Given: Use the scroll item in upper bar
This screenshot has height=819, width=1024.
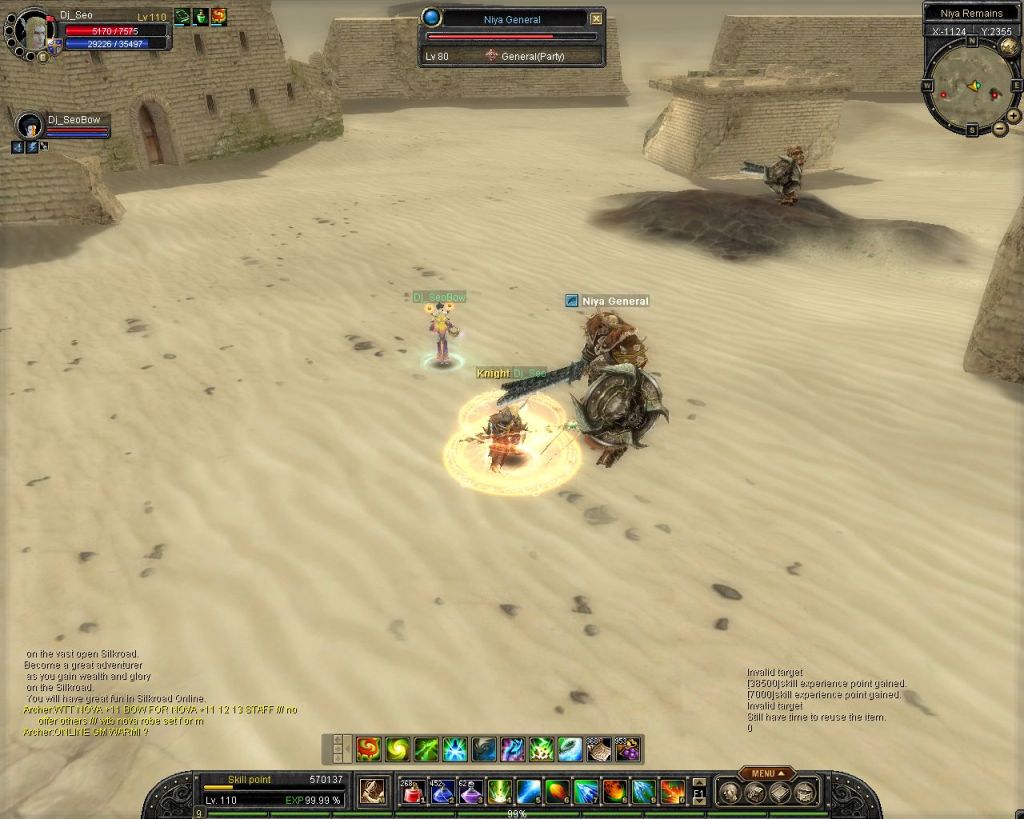Looking at the screenshot, I should click(x=599, y=748).
